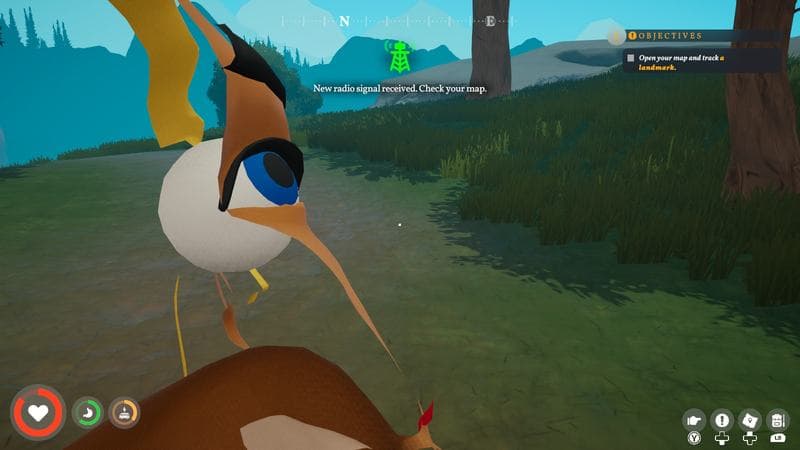Open the map icon with location pin
Image resolution: width=800 pixels, height=450 pixels.
point(750,420)
